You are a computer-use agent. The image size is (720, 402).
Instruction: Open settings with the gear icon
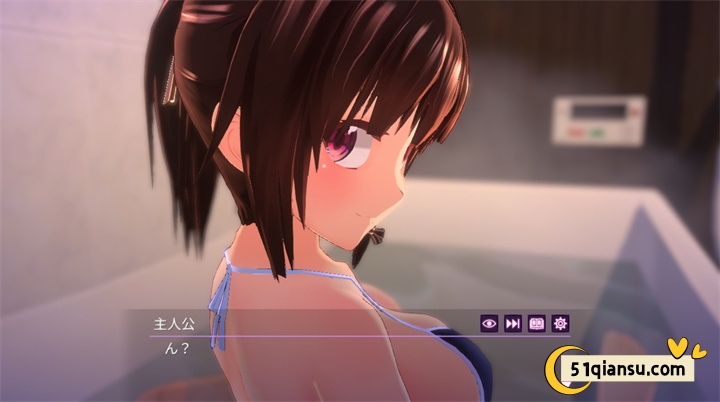point(561,323)
